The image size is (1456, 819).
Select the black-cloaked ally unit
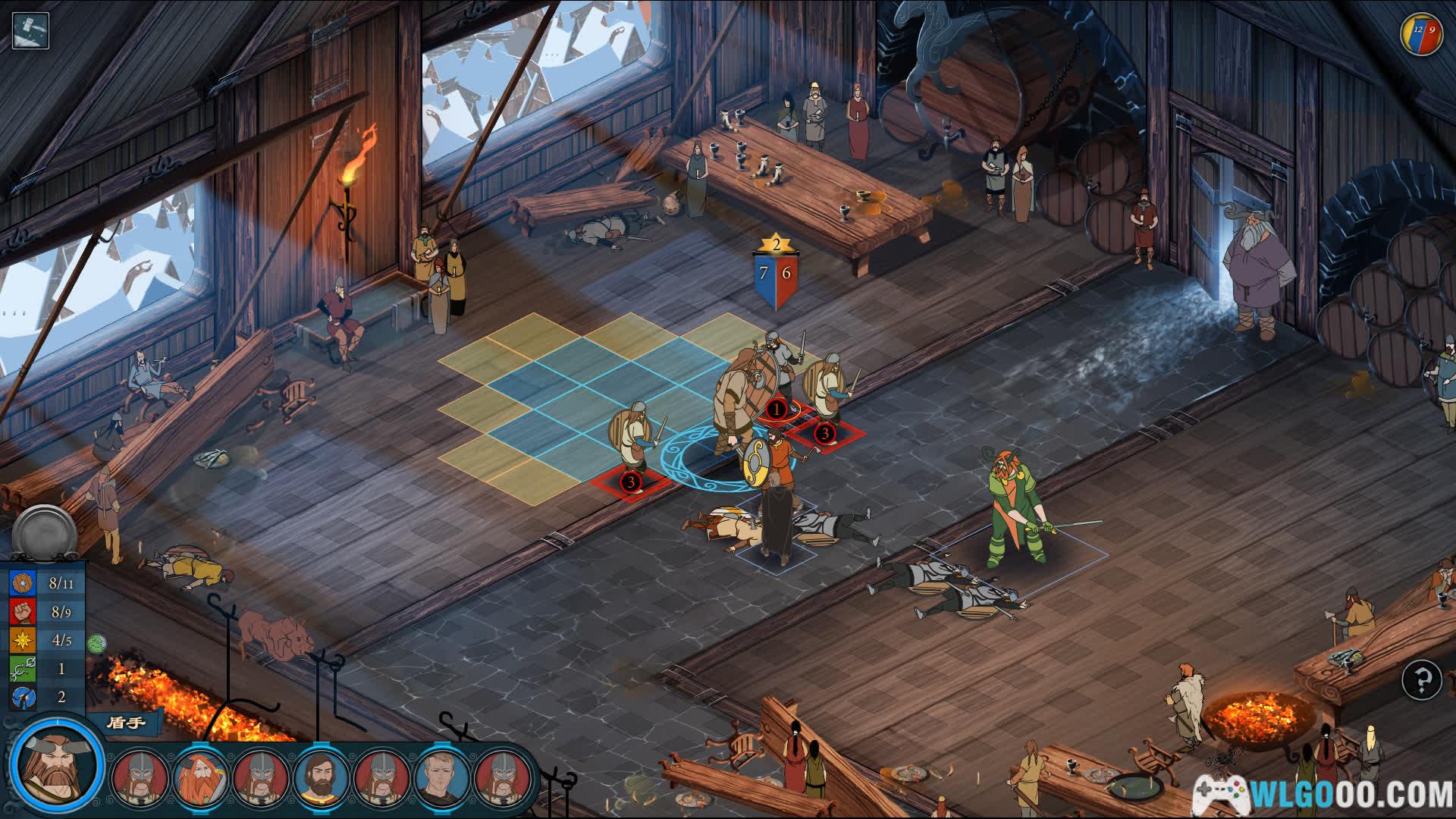click(775, 523)
